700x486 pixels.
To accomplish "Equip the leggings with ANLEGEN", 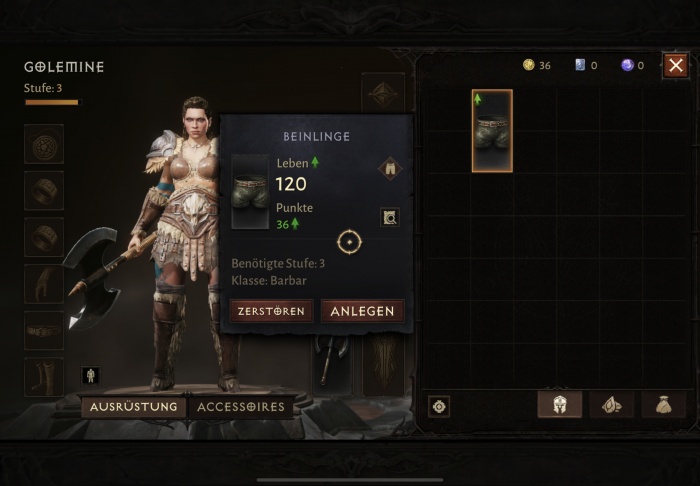I will pos(362,311).
